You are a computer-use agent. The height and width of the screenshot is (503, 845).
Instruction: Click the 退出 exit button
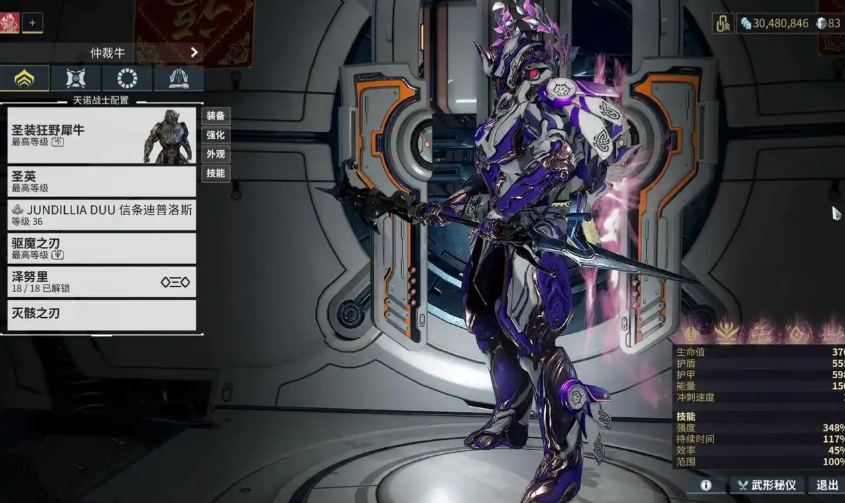point(827,486)
